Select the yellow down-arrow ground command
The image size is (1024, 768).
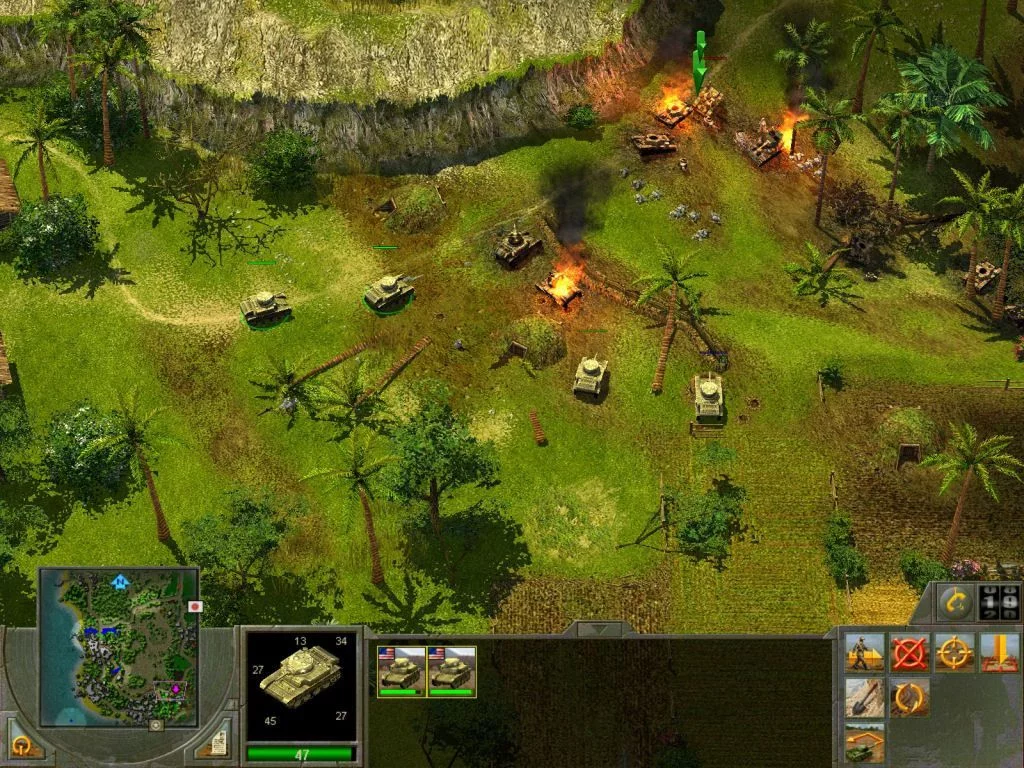[x=999, y=652]
